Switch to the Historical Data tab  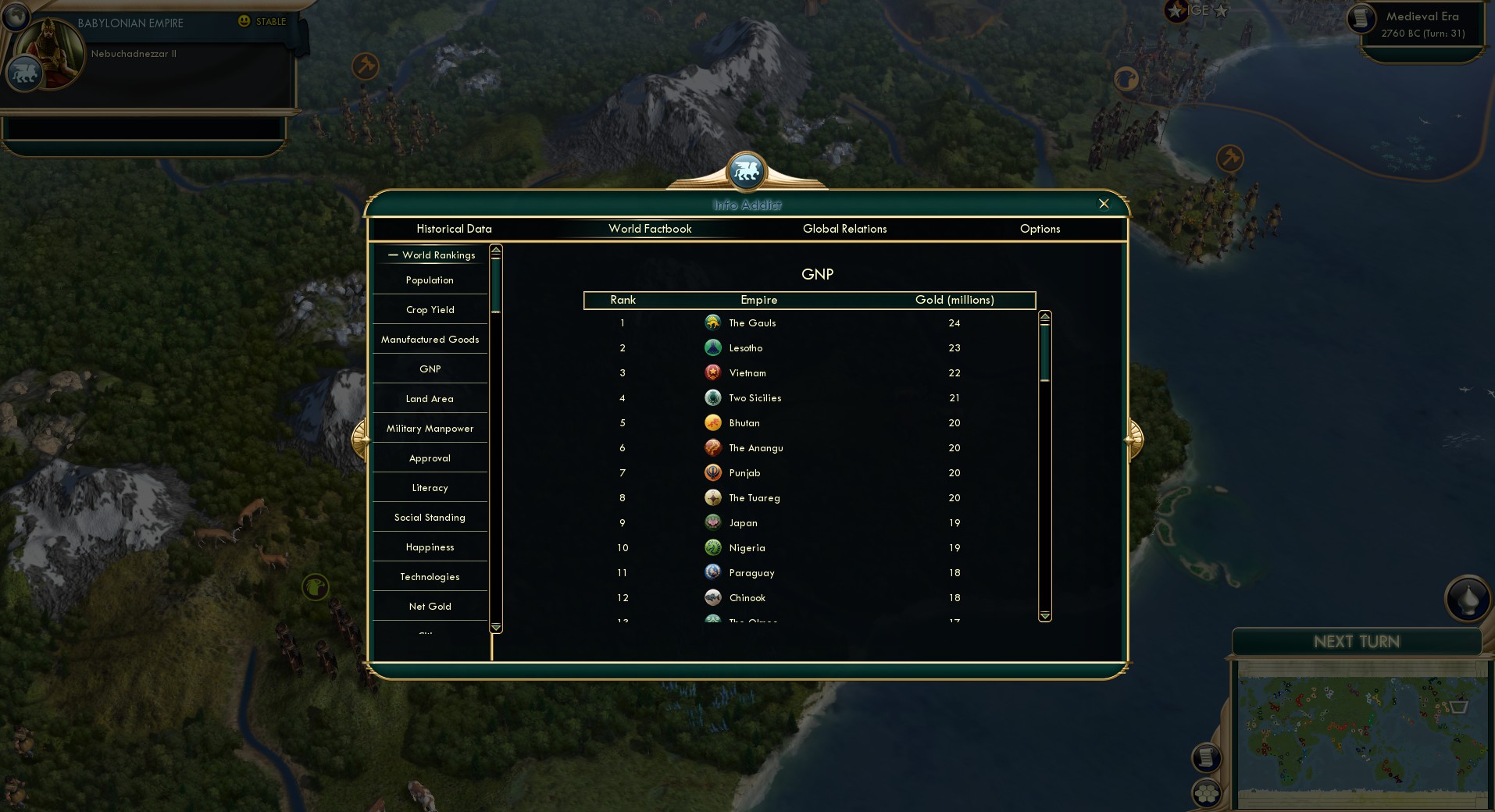tap(454, 229)
